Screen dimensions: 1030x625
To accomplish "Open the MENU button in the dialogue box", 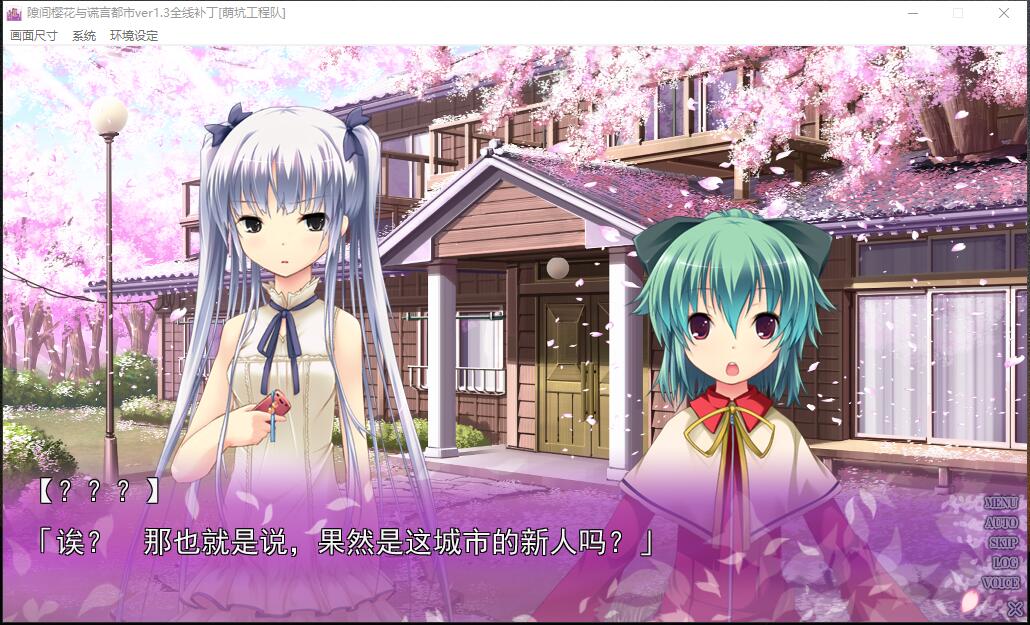I will (1000, 503).
